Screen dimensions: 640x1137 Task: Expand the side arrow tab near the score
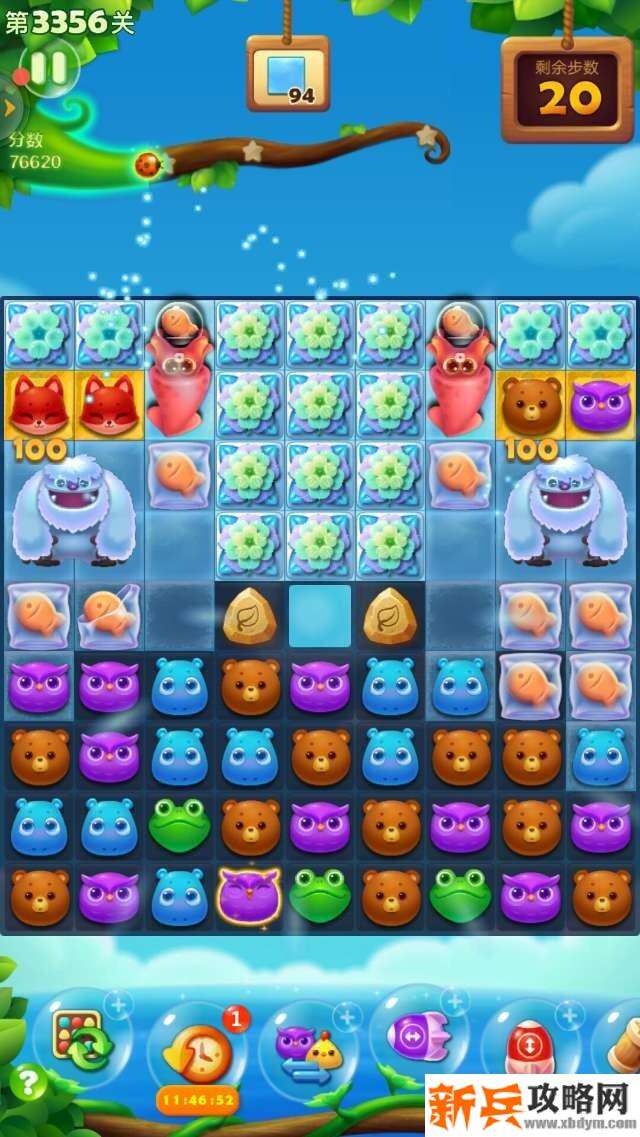pos(9,105)
